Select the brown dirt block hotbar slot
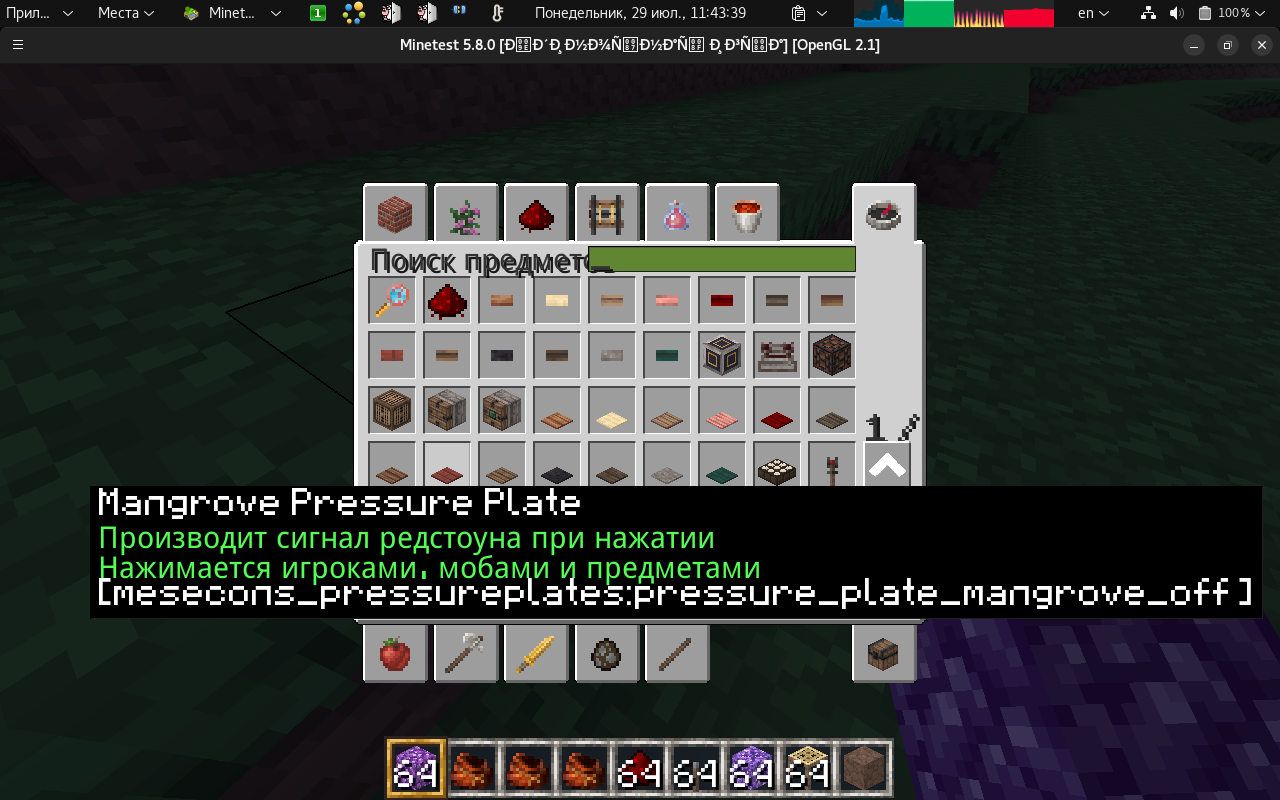Screen dimensions: 1280x800 coord(864,768)
